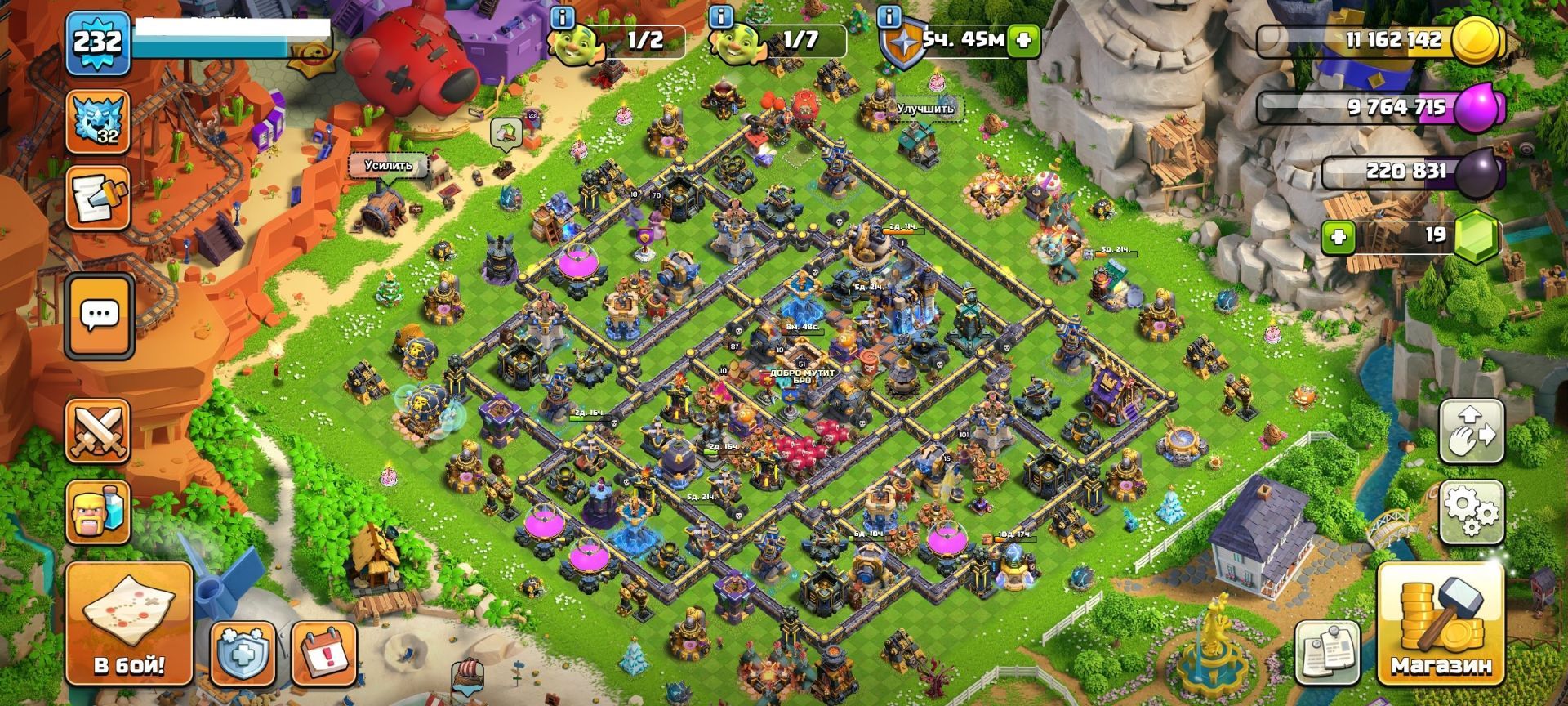
Task: Open the events calendar icon
Action: (x=323, y=654)
